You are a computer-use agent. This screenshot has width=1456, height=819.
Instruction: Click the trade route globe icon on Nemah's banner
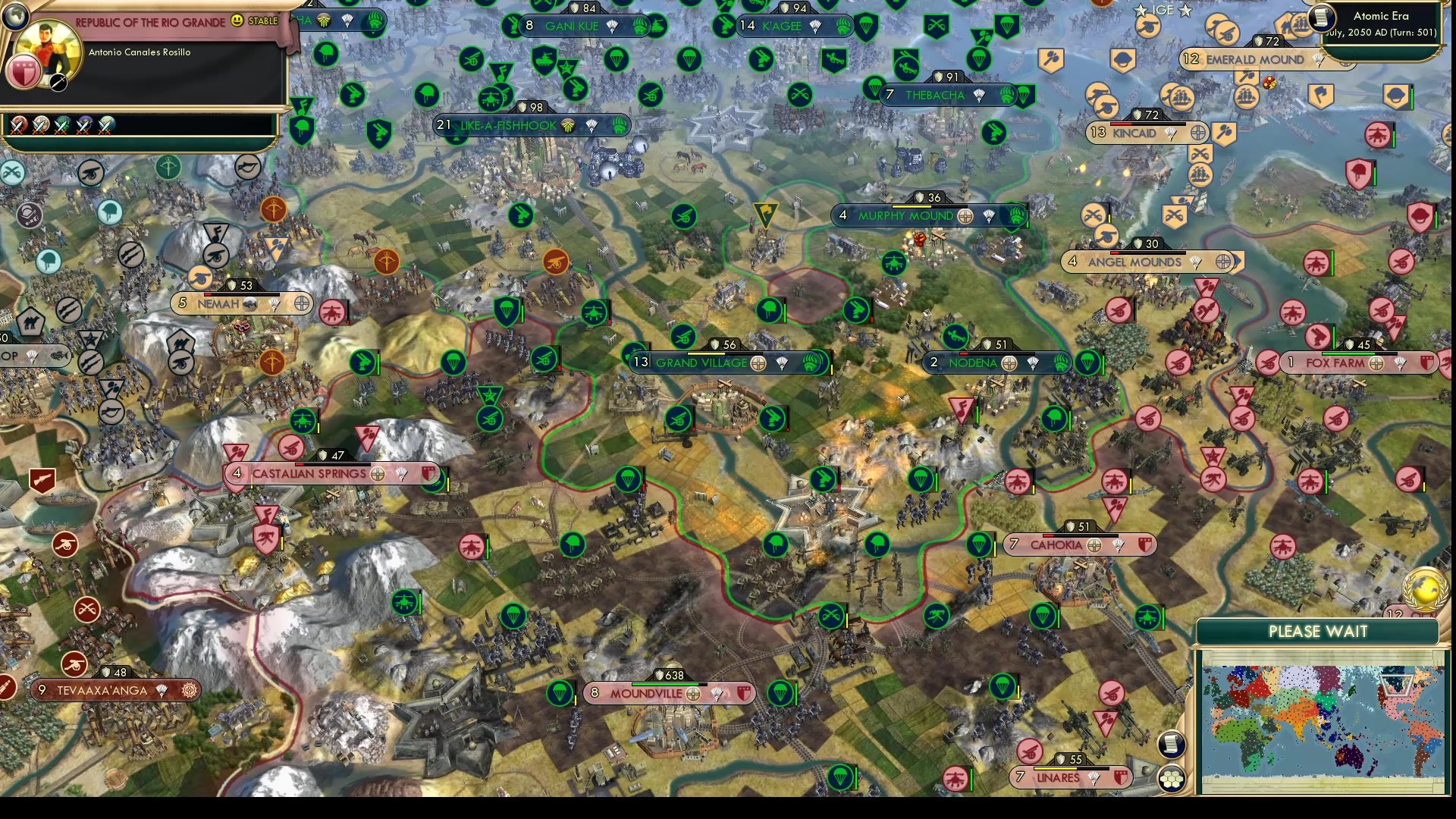coord(302,303)
